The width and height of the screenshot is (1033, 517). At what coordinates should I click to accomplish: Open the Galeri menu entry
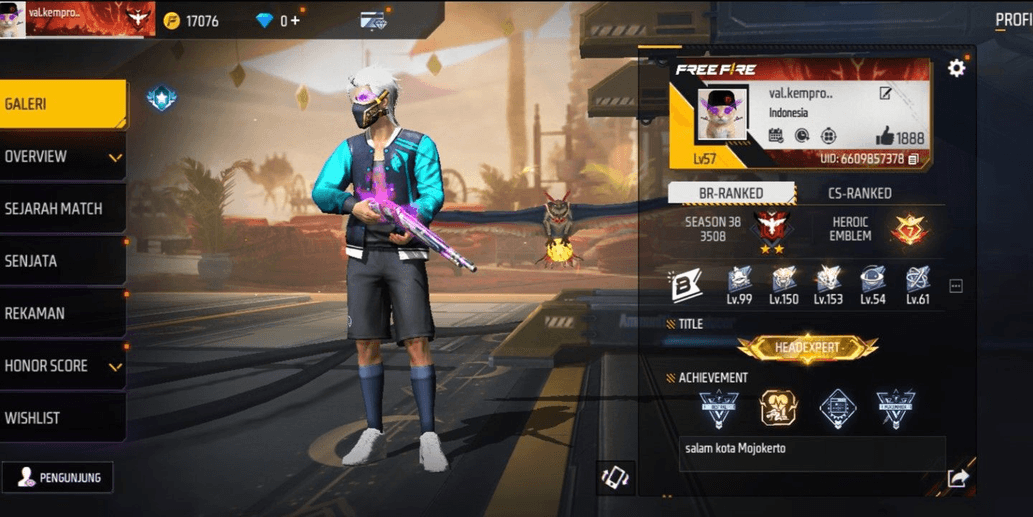[x=62, y=104]
